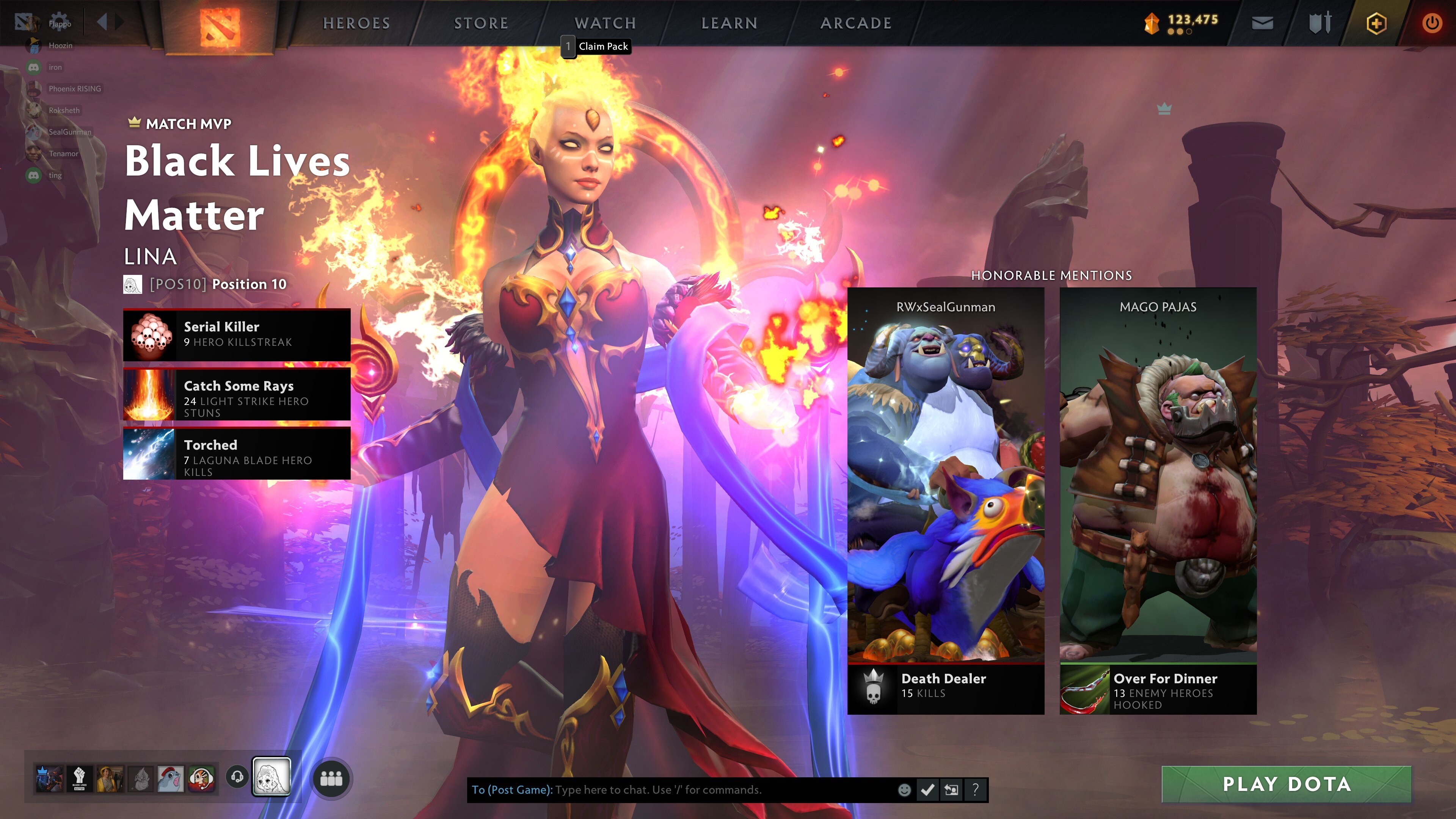This screenshot has height=819, width=1456.
Task: Open the party group button with three figures
Action: click(x=331, y=778)
